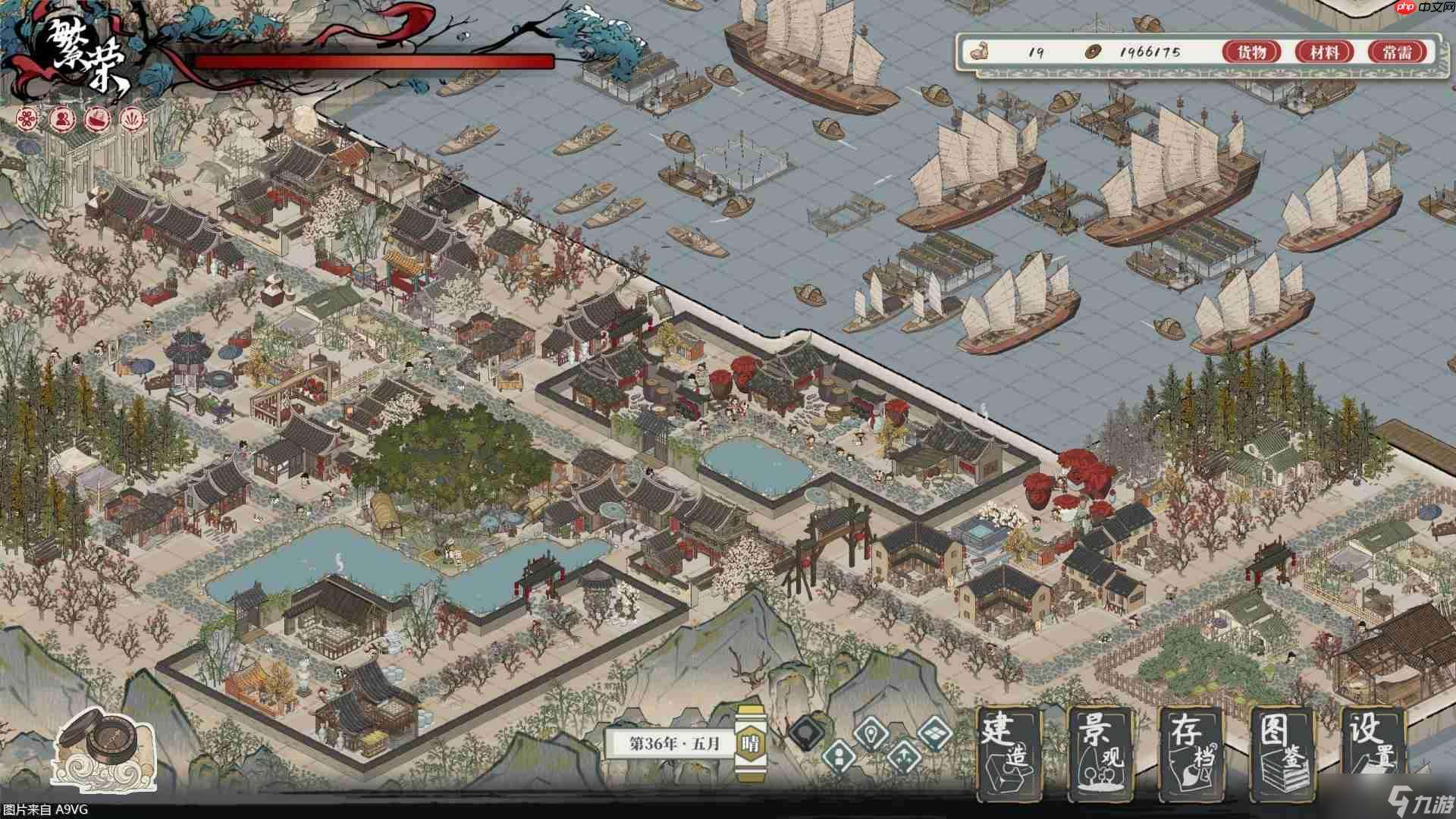
Task: Click the dark diamond icon beside the weather
Action: click(x=806, y=733)
